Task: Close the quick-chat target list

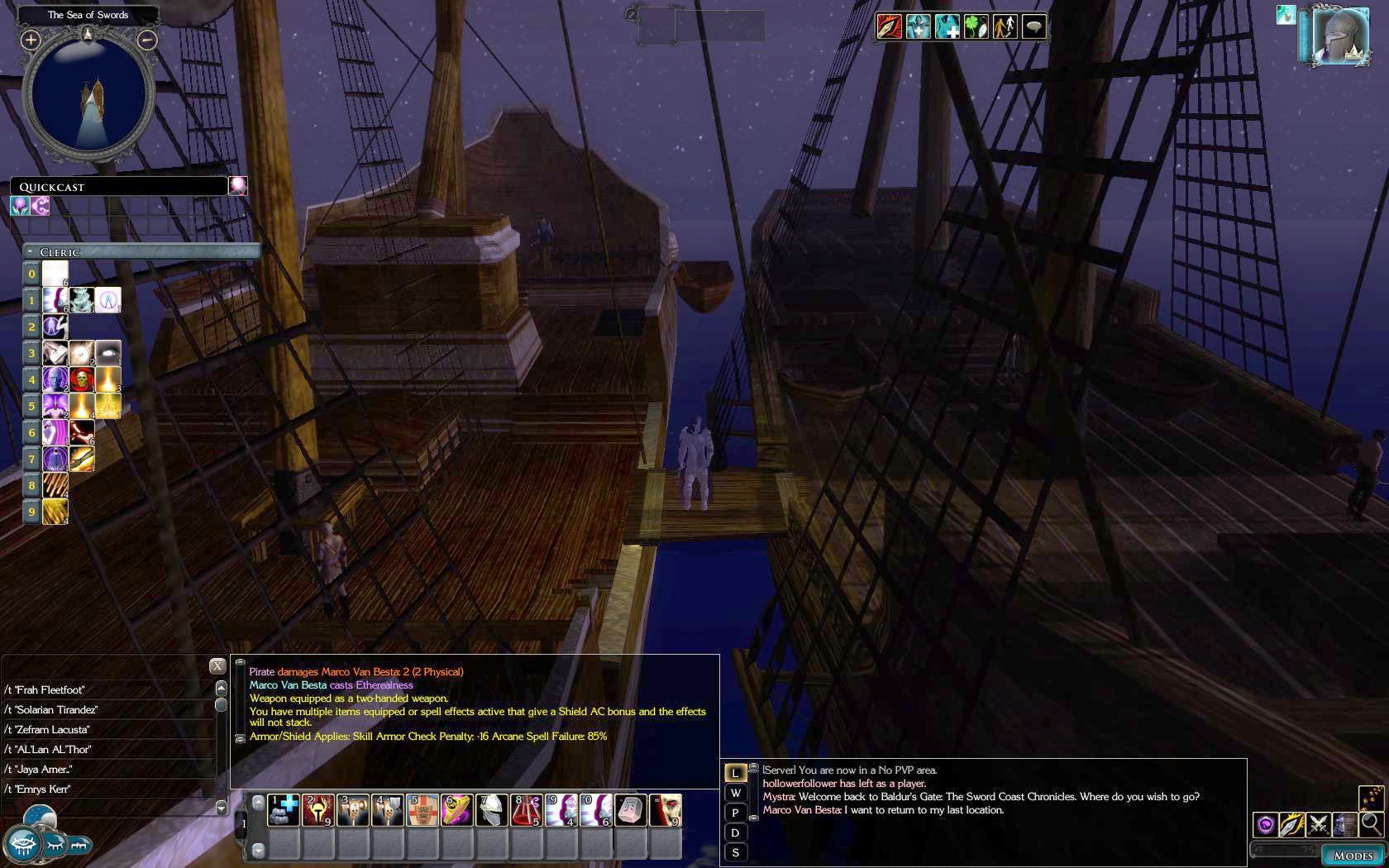Action: click(217, 665)
